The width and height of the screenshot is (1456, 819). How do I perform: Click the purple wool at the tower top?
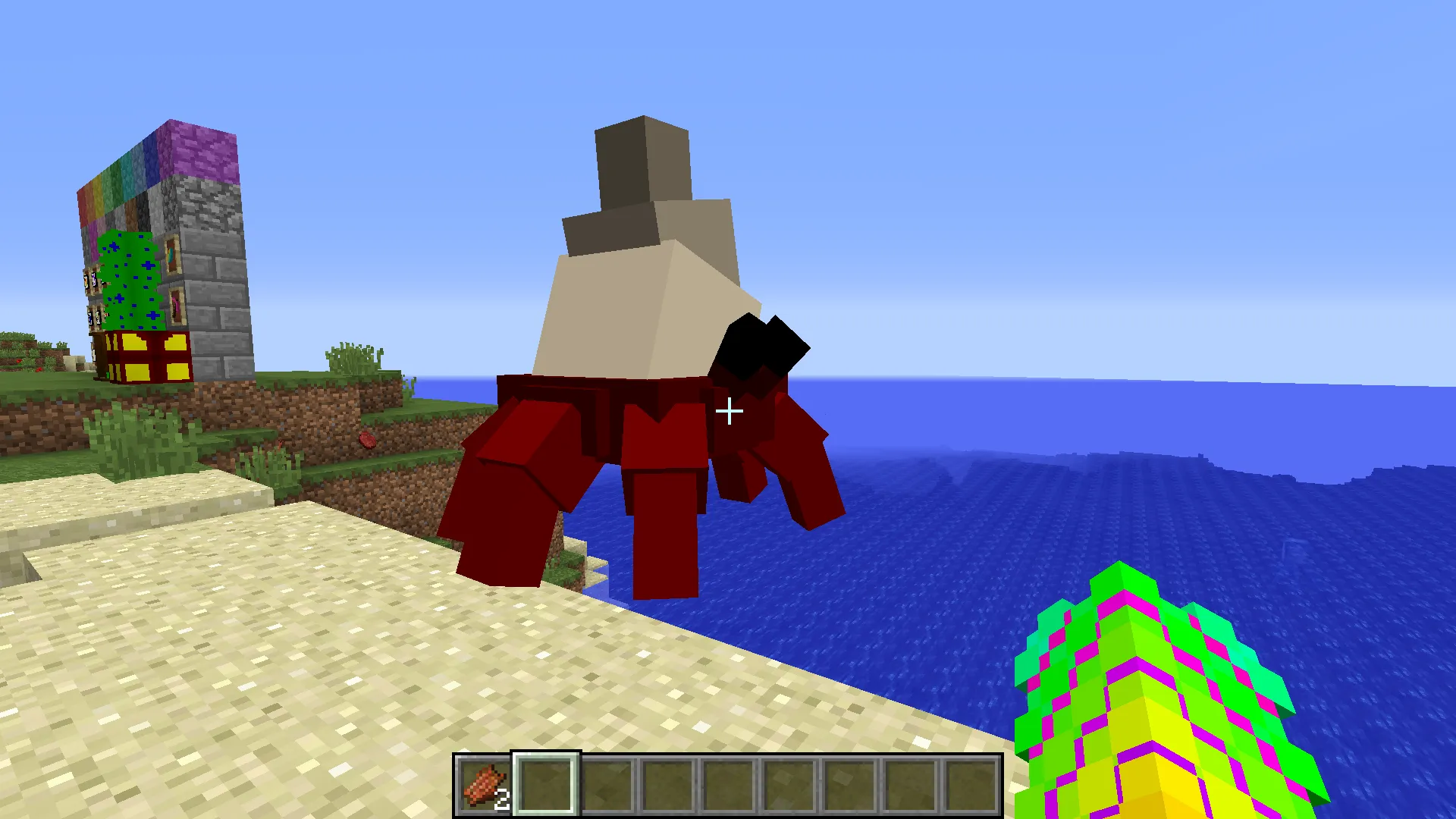pos(199,152)
